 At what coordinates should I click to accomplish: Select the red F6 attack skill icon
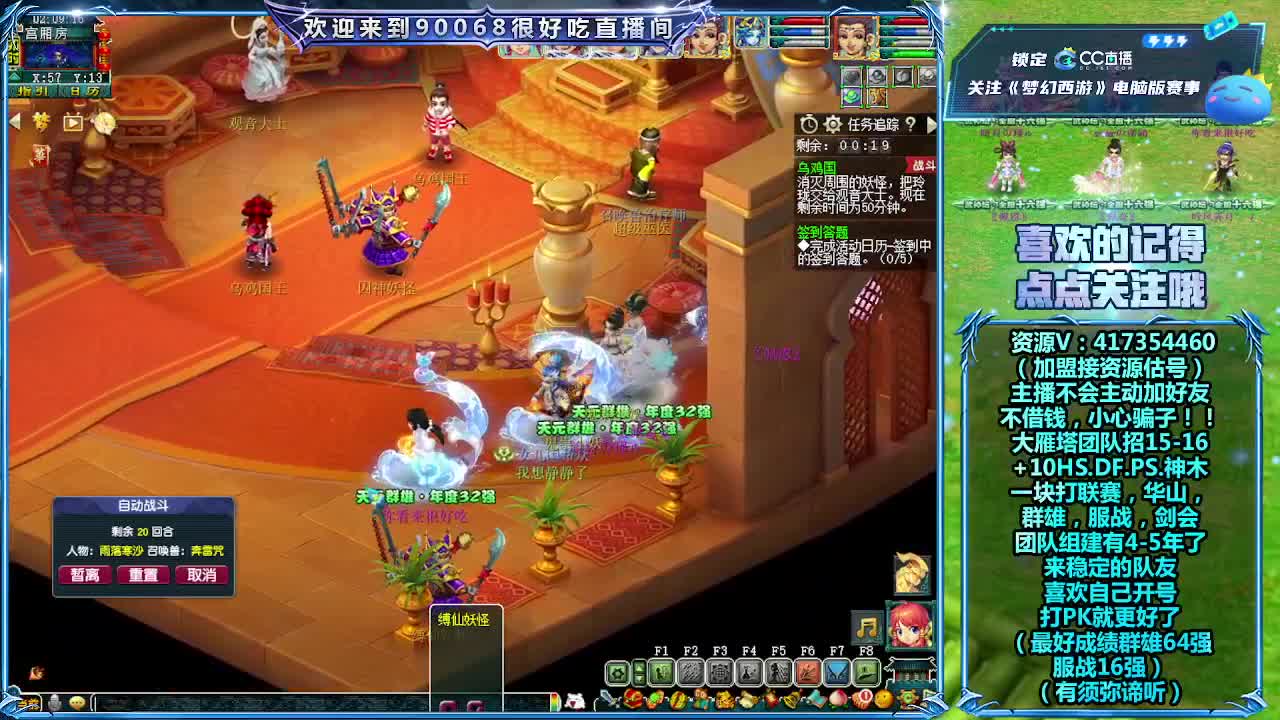click(x=808, y=673)
